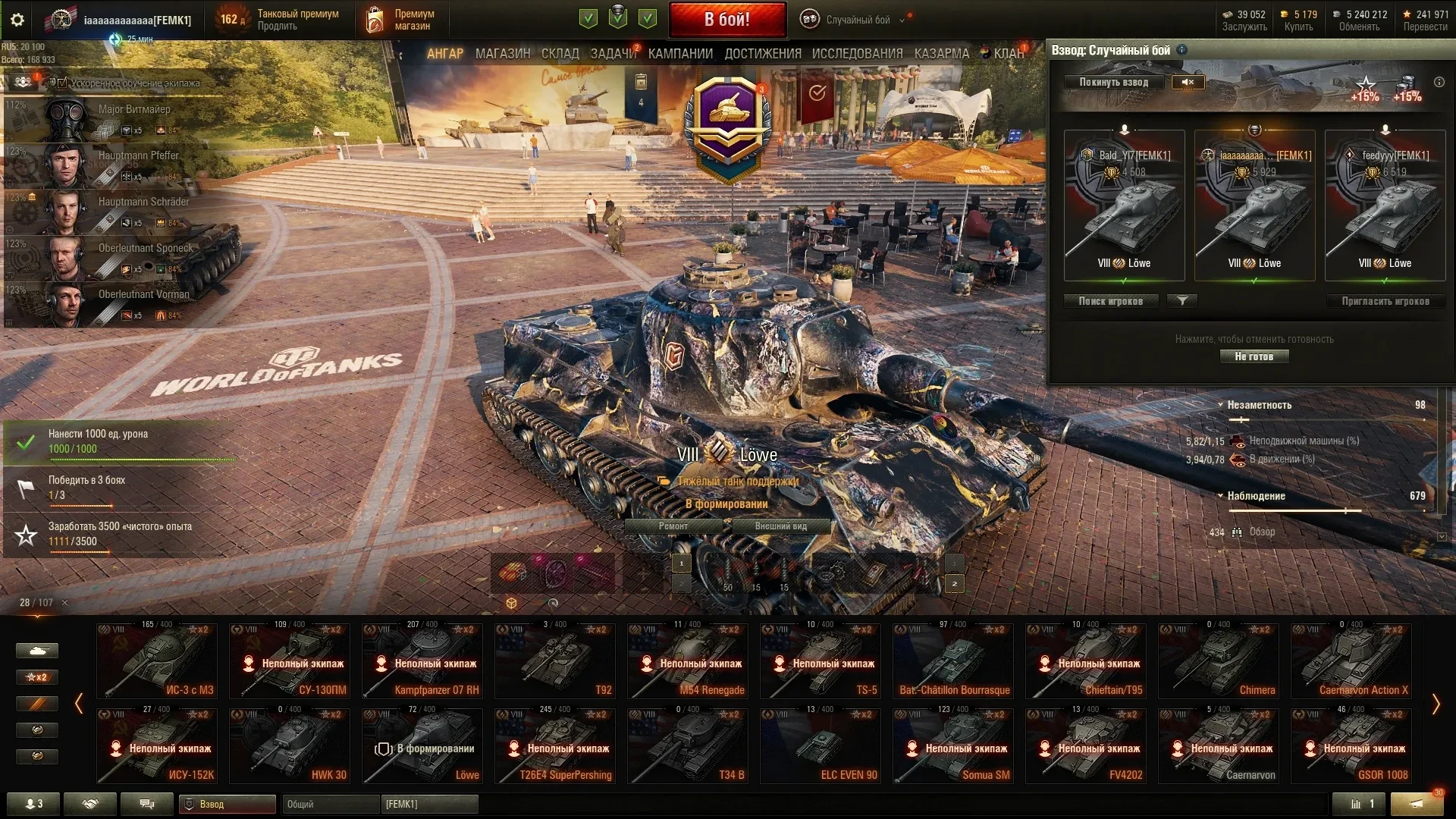
Task: Choose the ELC EVEN 90 tank
Action: click(821, 746)
